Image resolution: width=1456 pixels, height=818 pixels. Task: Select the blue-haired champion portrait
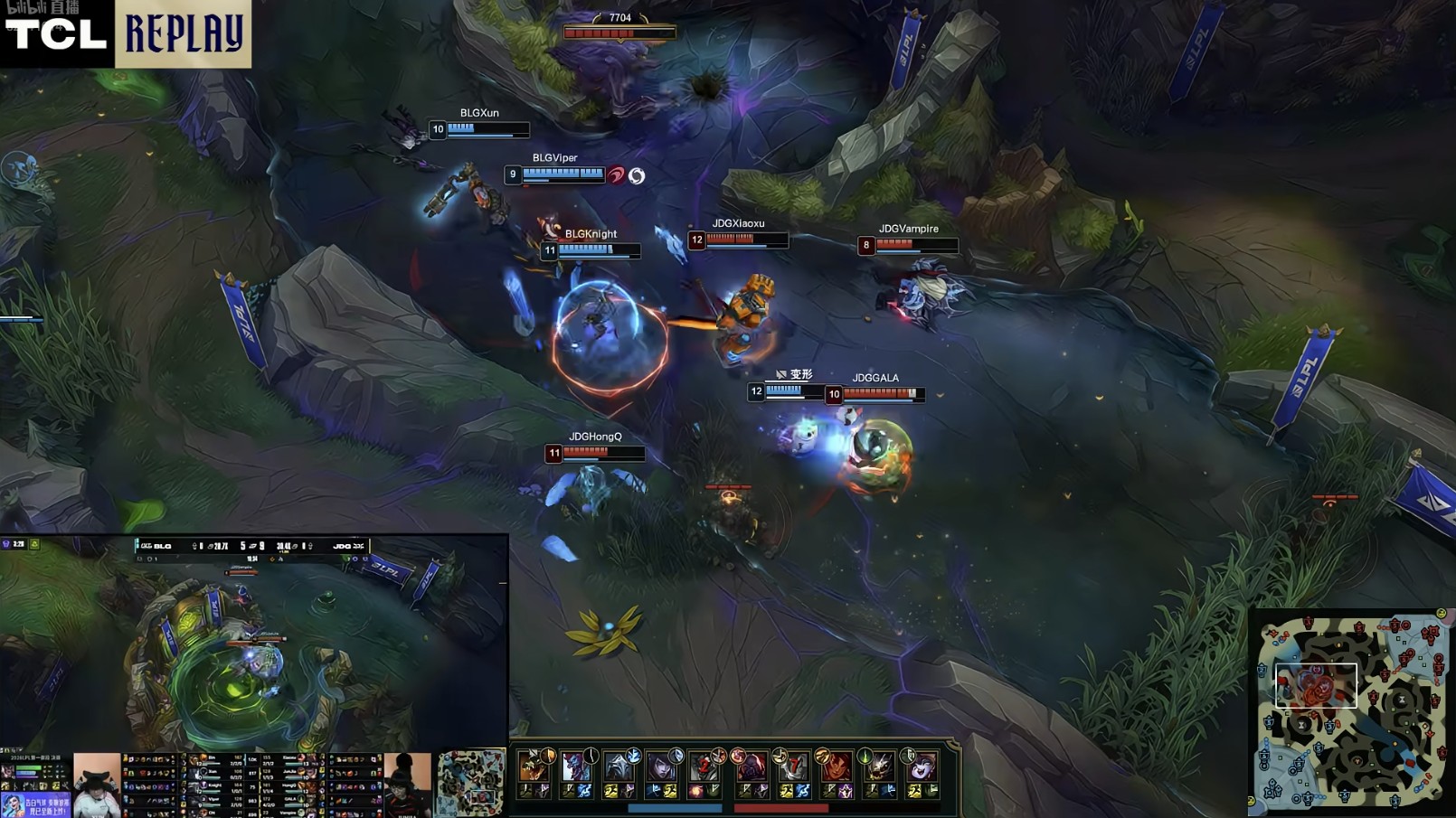coord(575,768)
